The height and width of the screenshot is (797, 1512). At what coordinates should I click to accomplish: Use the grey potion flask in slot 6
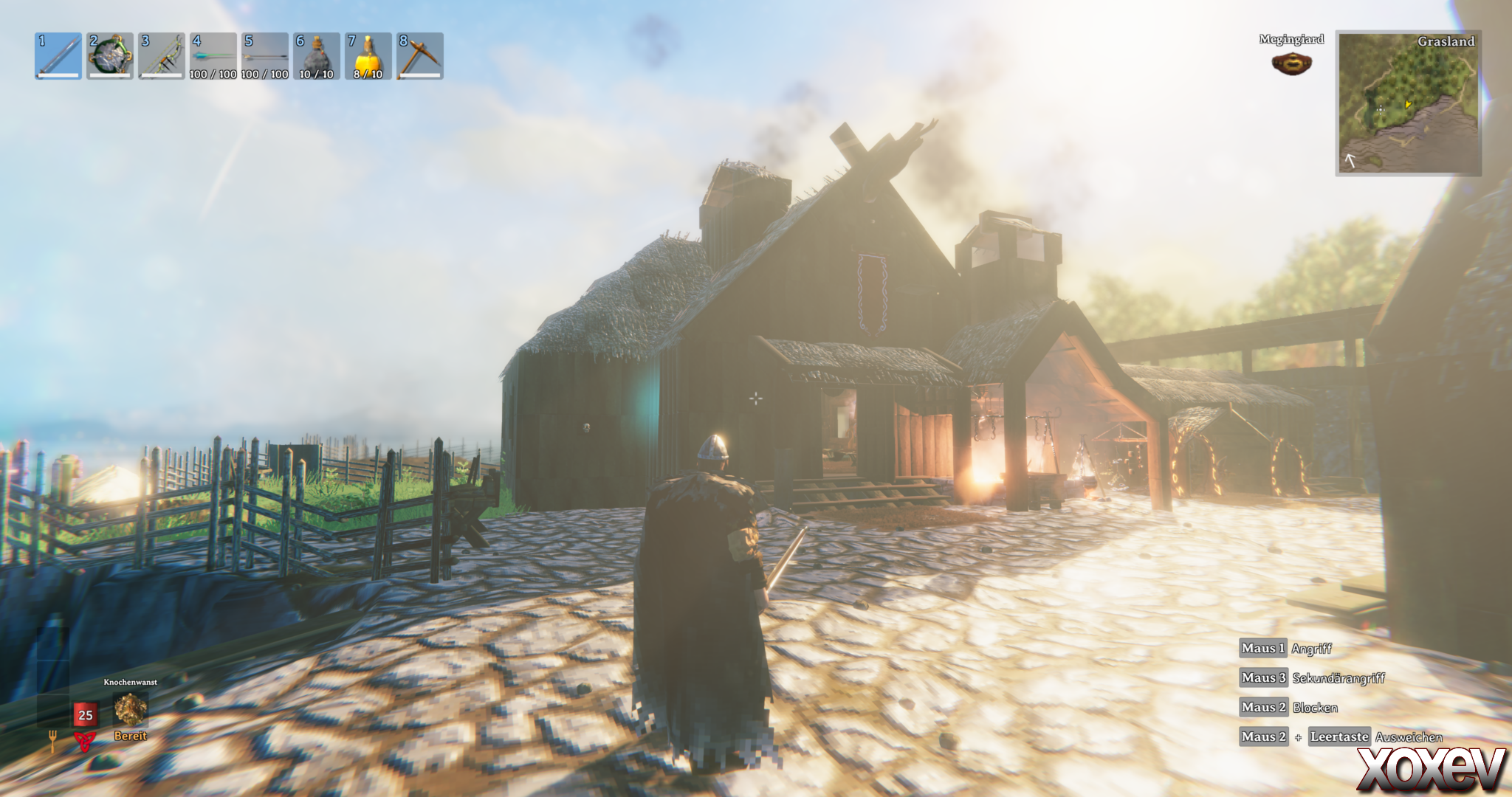click(x=317, y=56)
